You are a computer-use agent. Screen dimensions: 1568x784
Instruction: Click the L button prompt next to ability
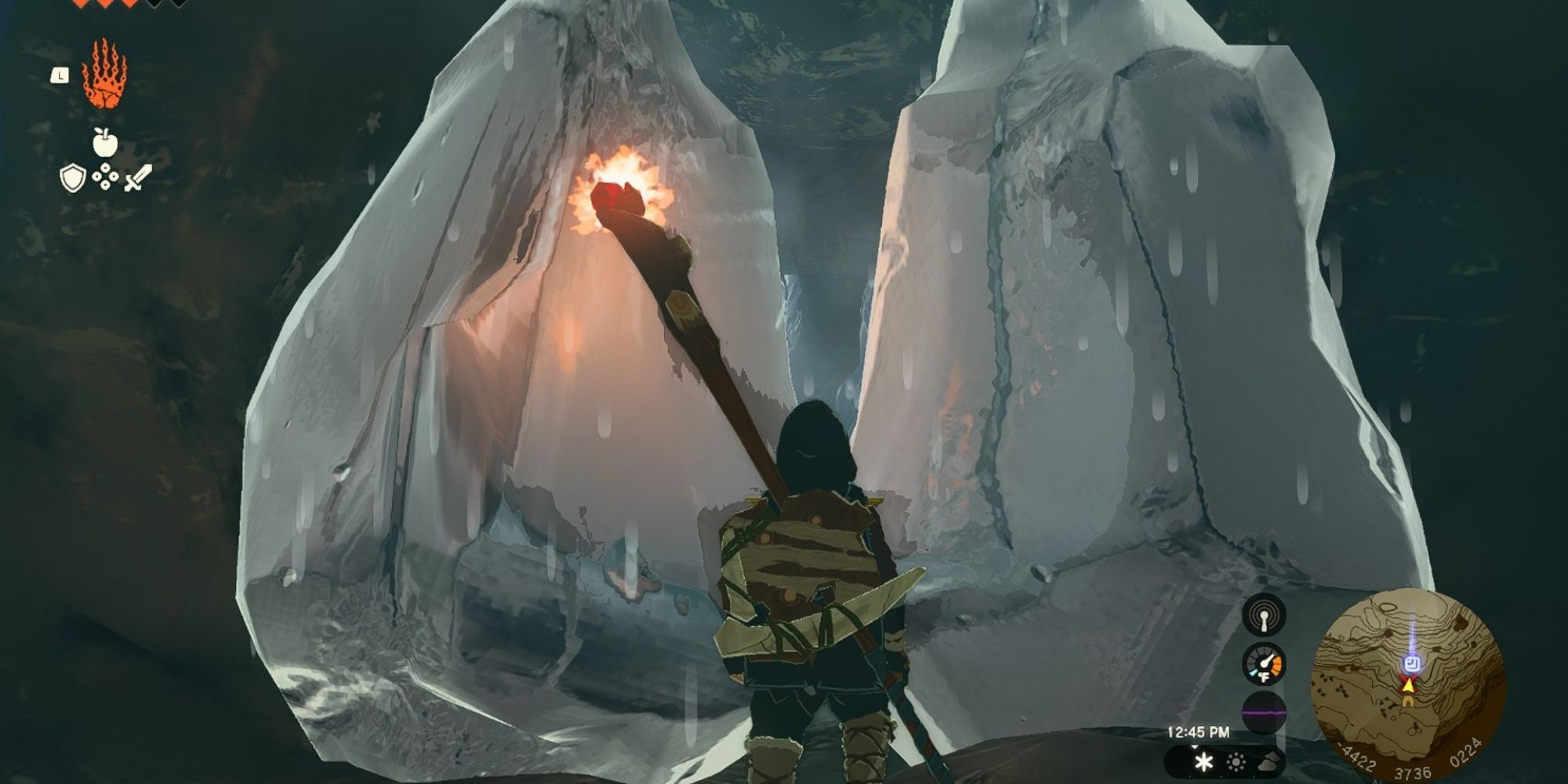[x=59, y=74]
